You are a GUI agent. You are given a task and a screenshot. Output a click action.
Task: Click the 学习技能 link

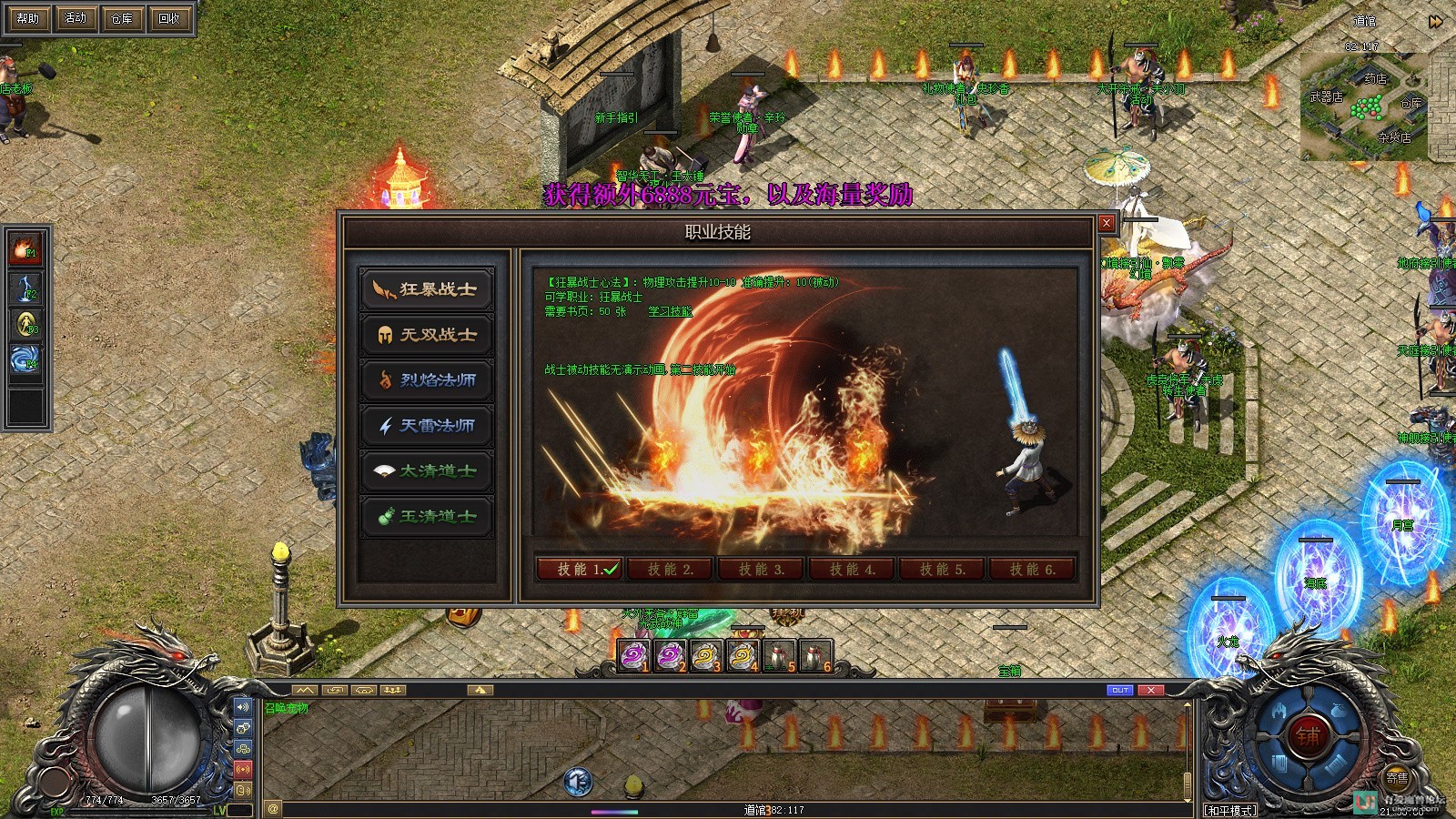[x=671, y=311]
